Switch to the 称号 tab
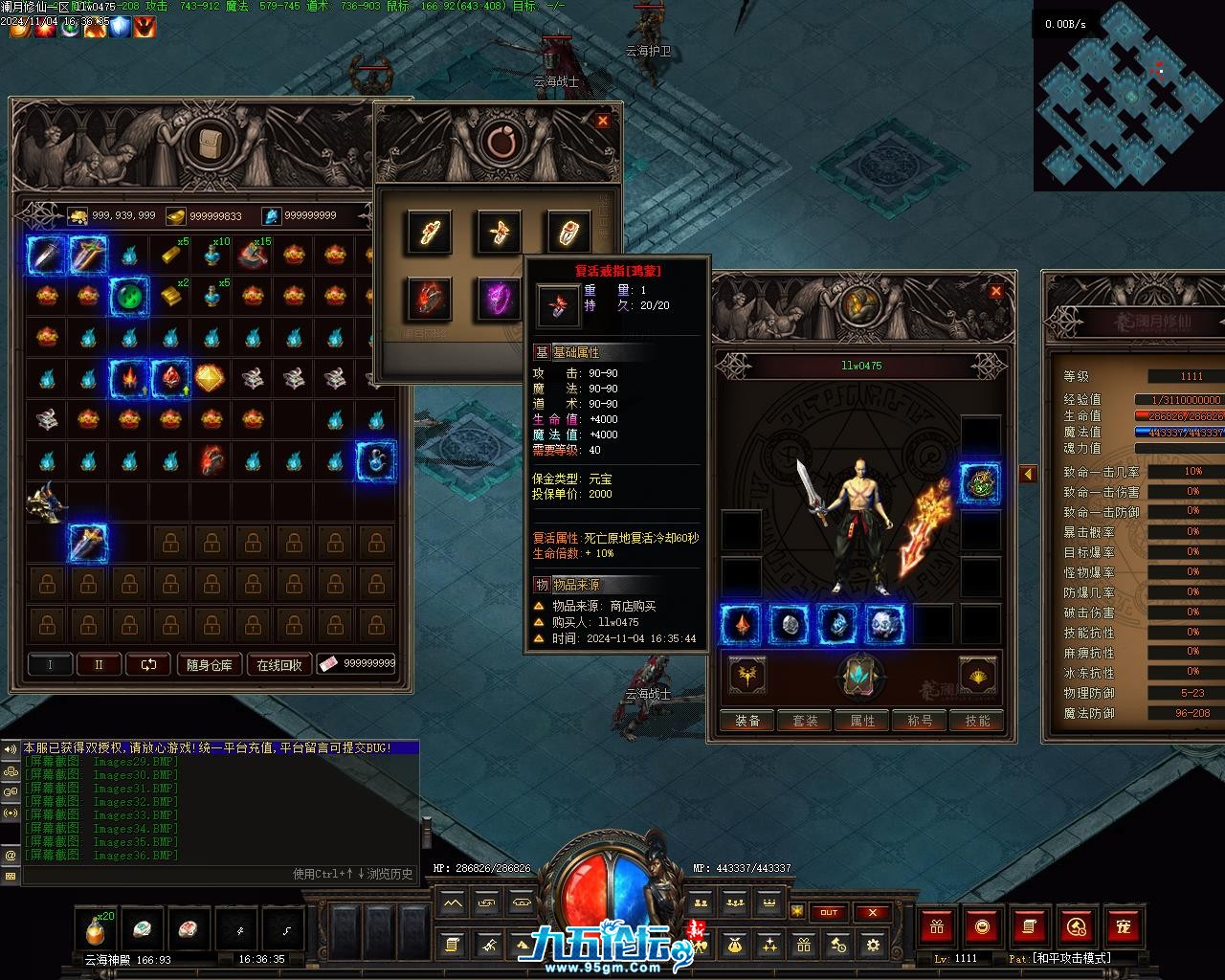The image size is (1225, 980). coord(920,721)
